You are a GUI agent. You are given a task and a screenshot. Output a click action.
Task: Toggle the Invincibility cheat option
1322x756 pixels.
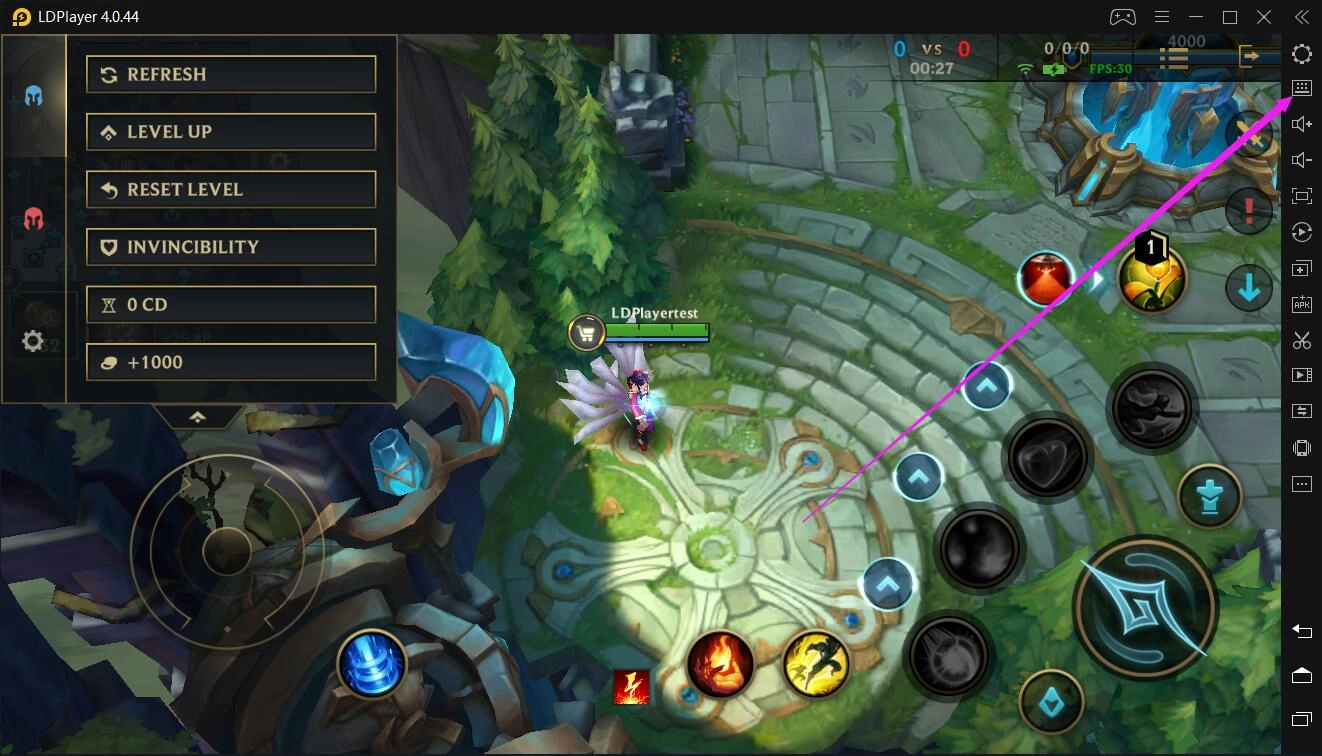(231, 247)
